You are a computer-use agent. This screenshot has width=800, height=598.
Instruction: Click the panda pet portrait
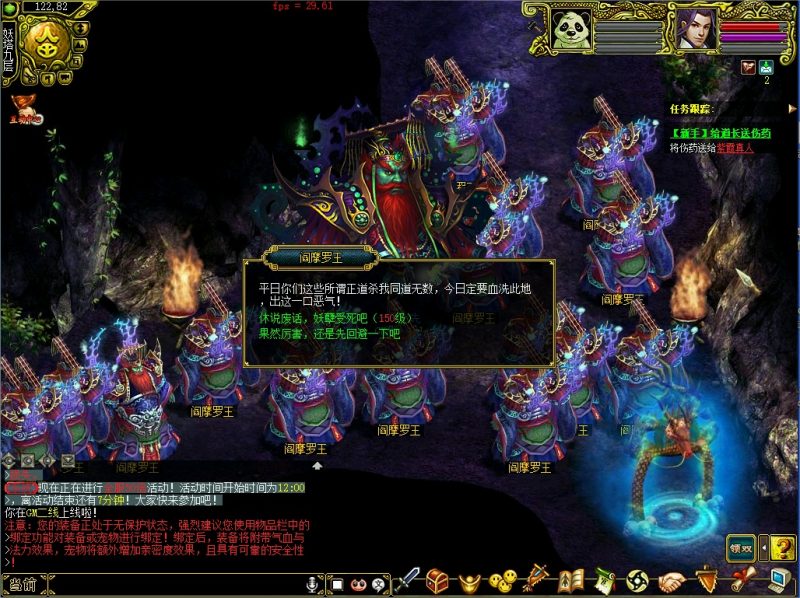[571, 27]
